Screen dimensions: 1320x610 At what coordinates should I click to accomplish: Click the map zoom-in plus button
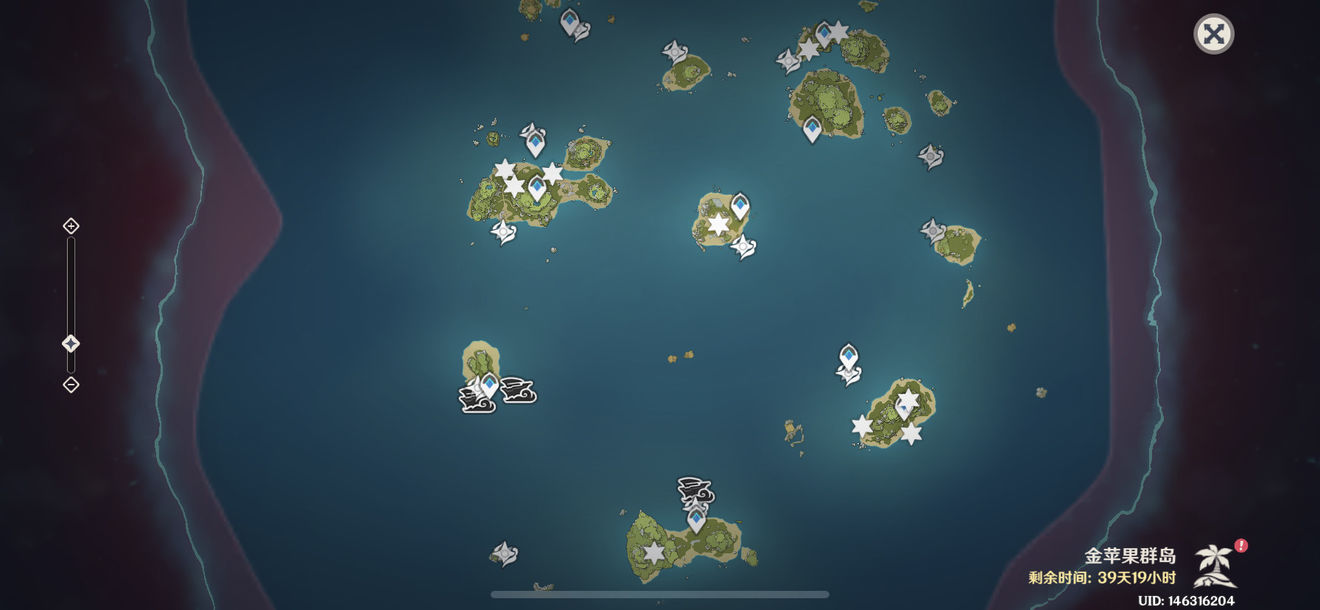click(71, 226)
